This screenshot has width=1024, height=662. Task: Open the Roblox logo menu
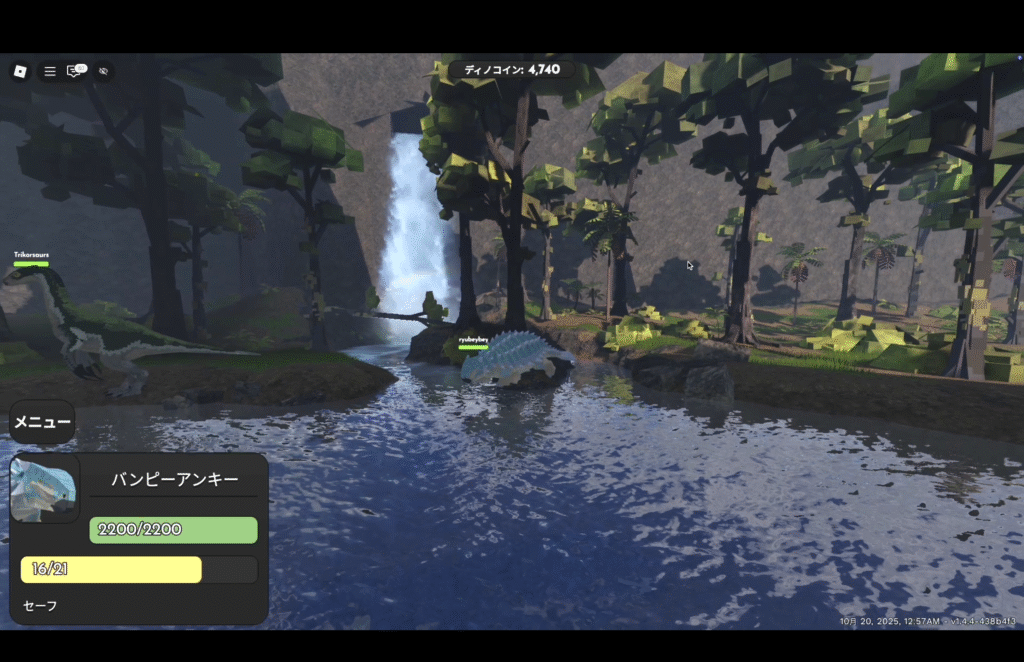(x=20, y=71)
